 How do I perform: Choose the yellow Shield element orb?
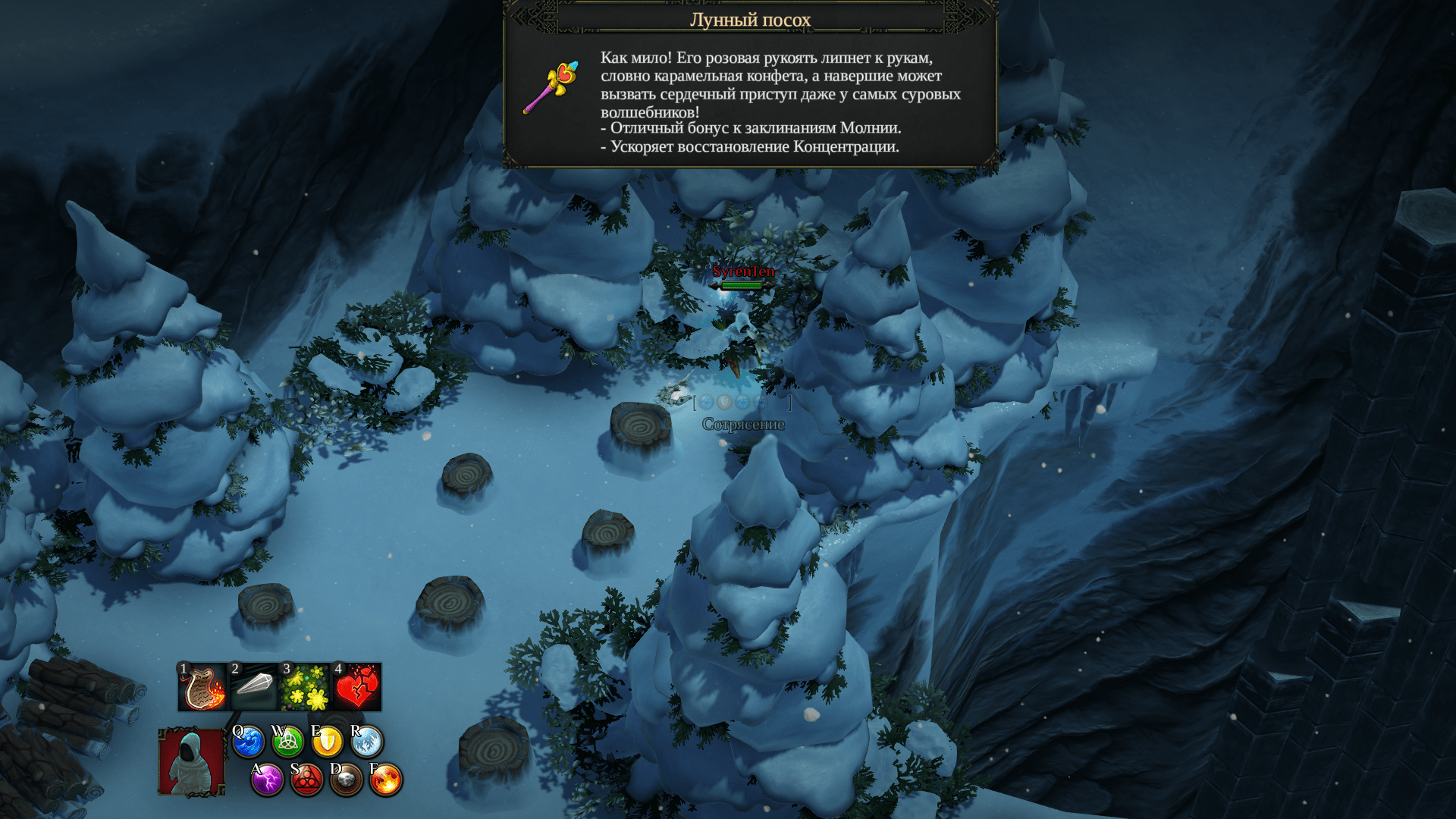tap(327, 742)
